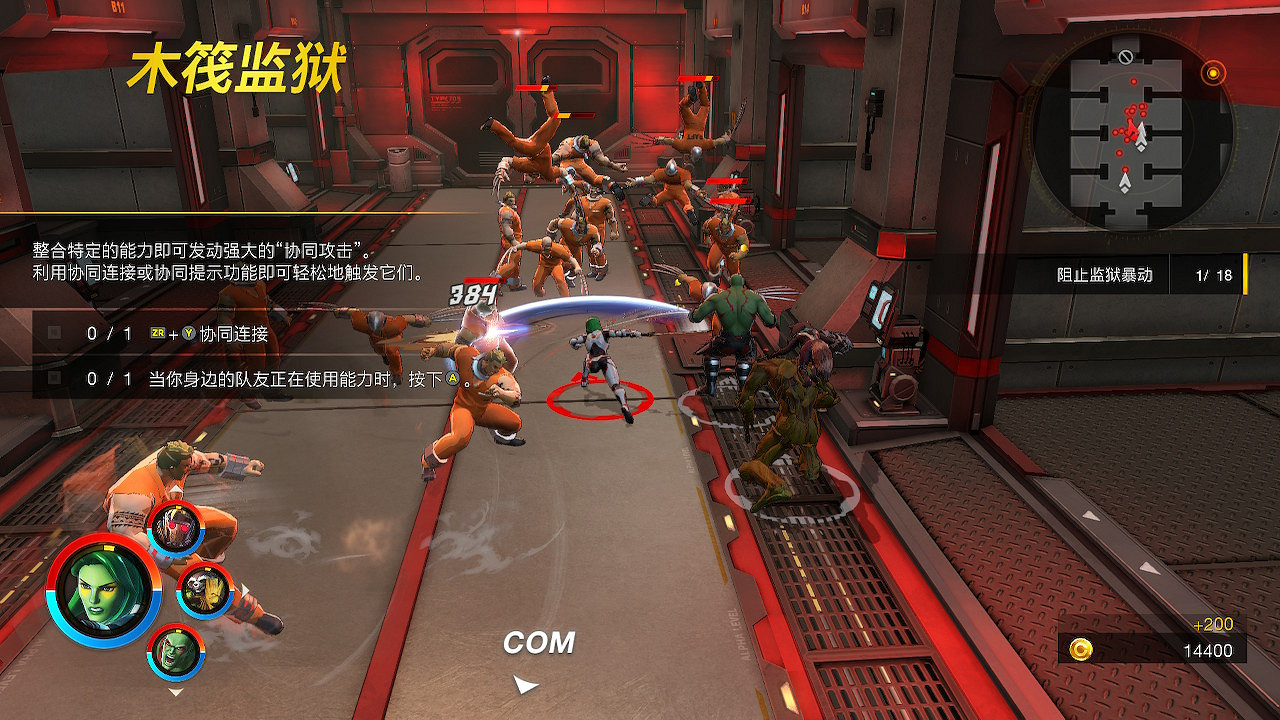Click Drax's portrait at the bottom
This screenshot has height=720, width=1280.
click(177, 653)
